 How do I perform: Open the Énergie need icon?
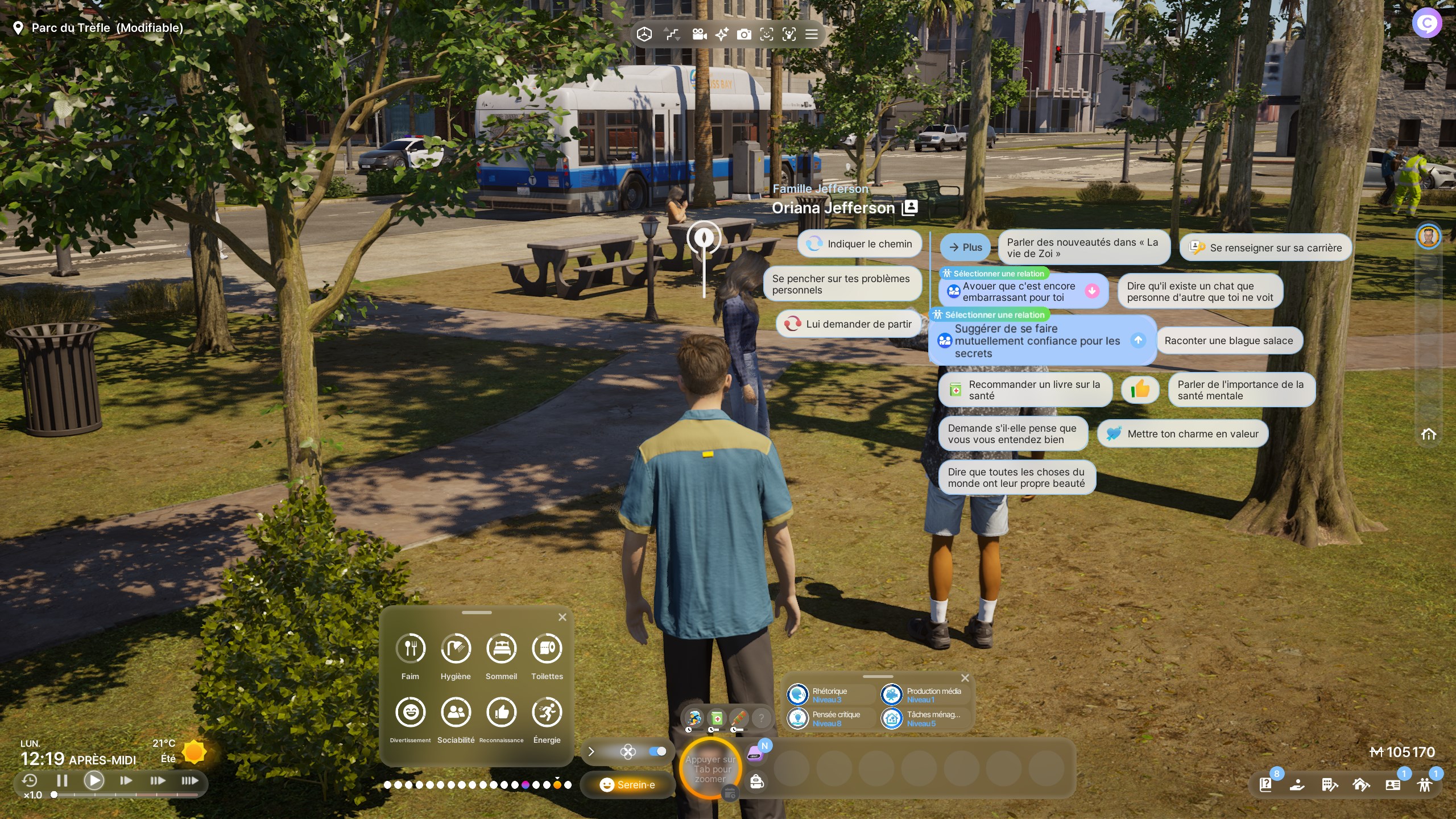coord(547,712)
